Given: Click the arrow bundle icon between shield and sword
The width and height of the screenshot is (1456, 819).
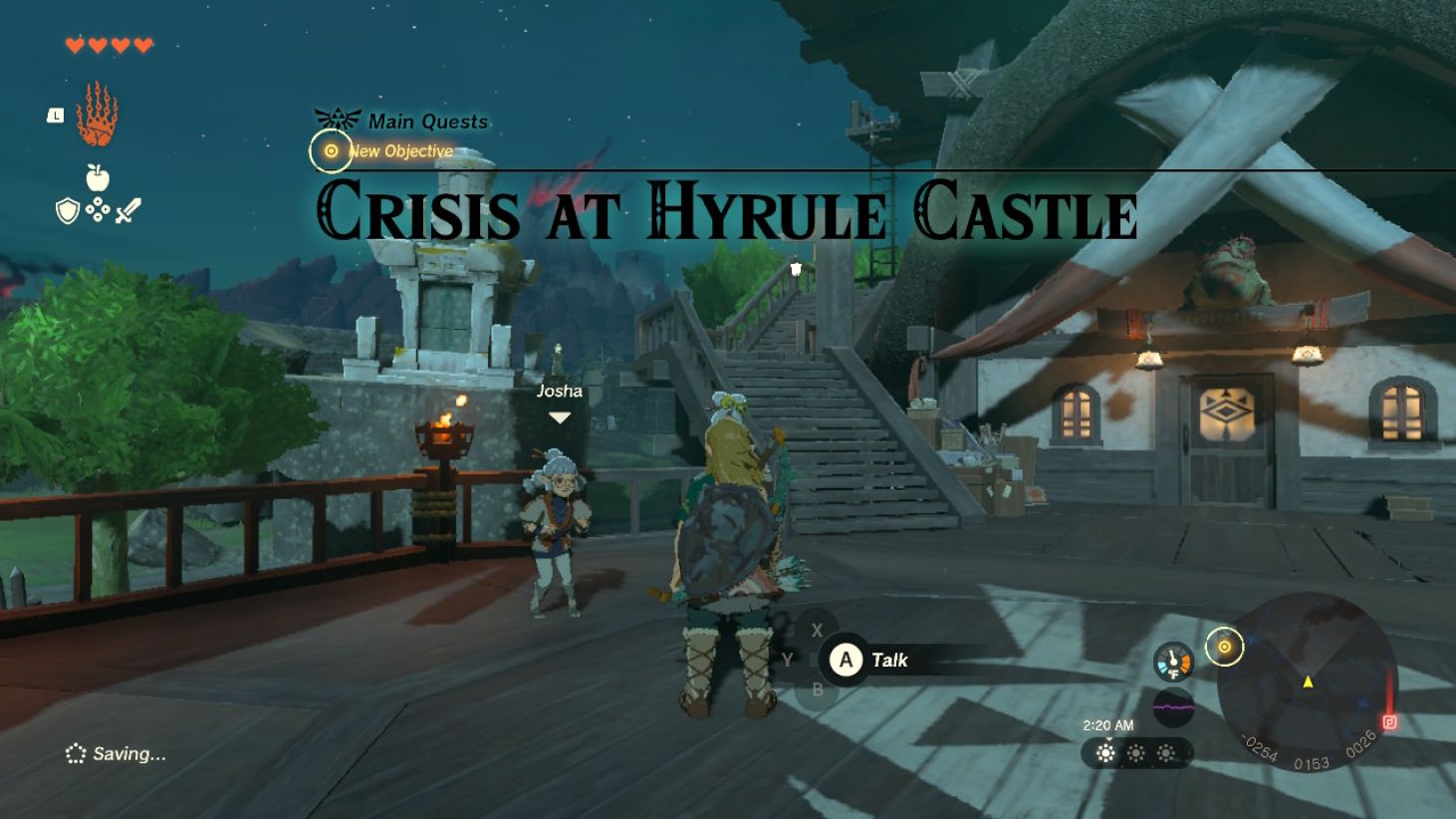Looking at the screenshot, I should [99, 210].
